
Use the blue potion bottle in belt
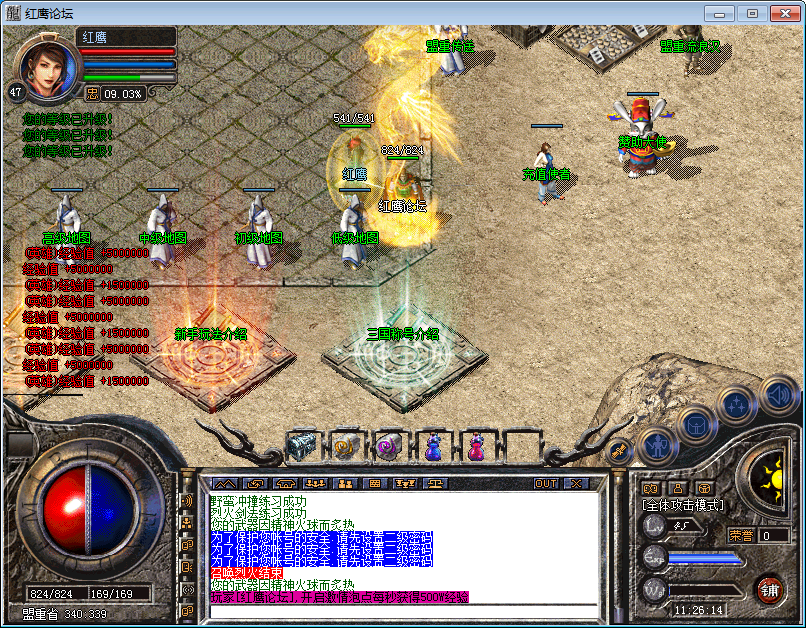click(432, 446)
